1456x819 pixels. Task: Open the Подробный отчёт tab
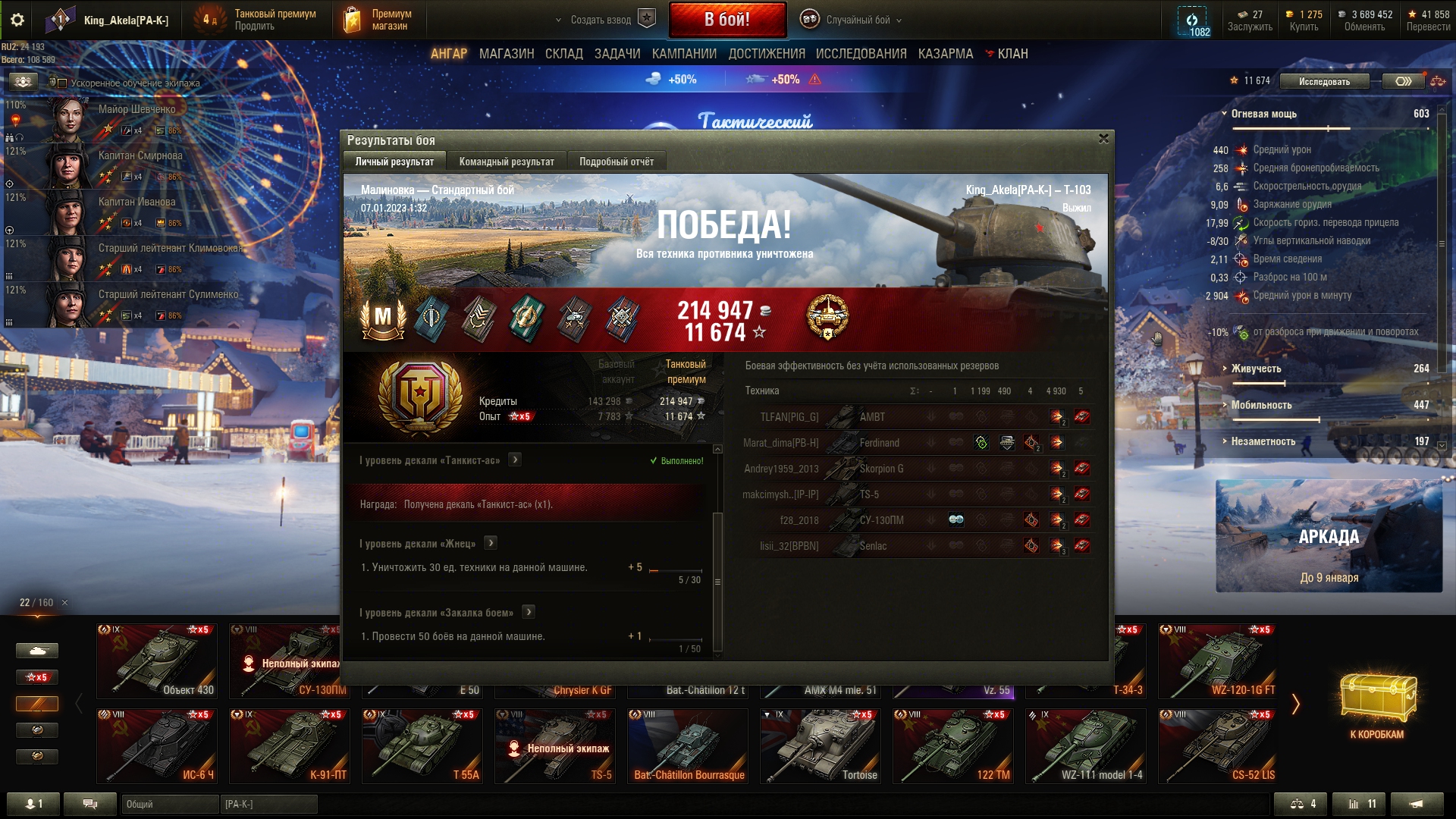click(616, 162)
